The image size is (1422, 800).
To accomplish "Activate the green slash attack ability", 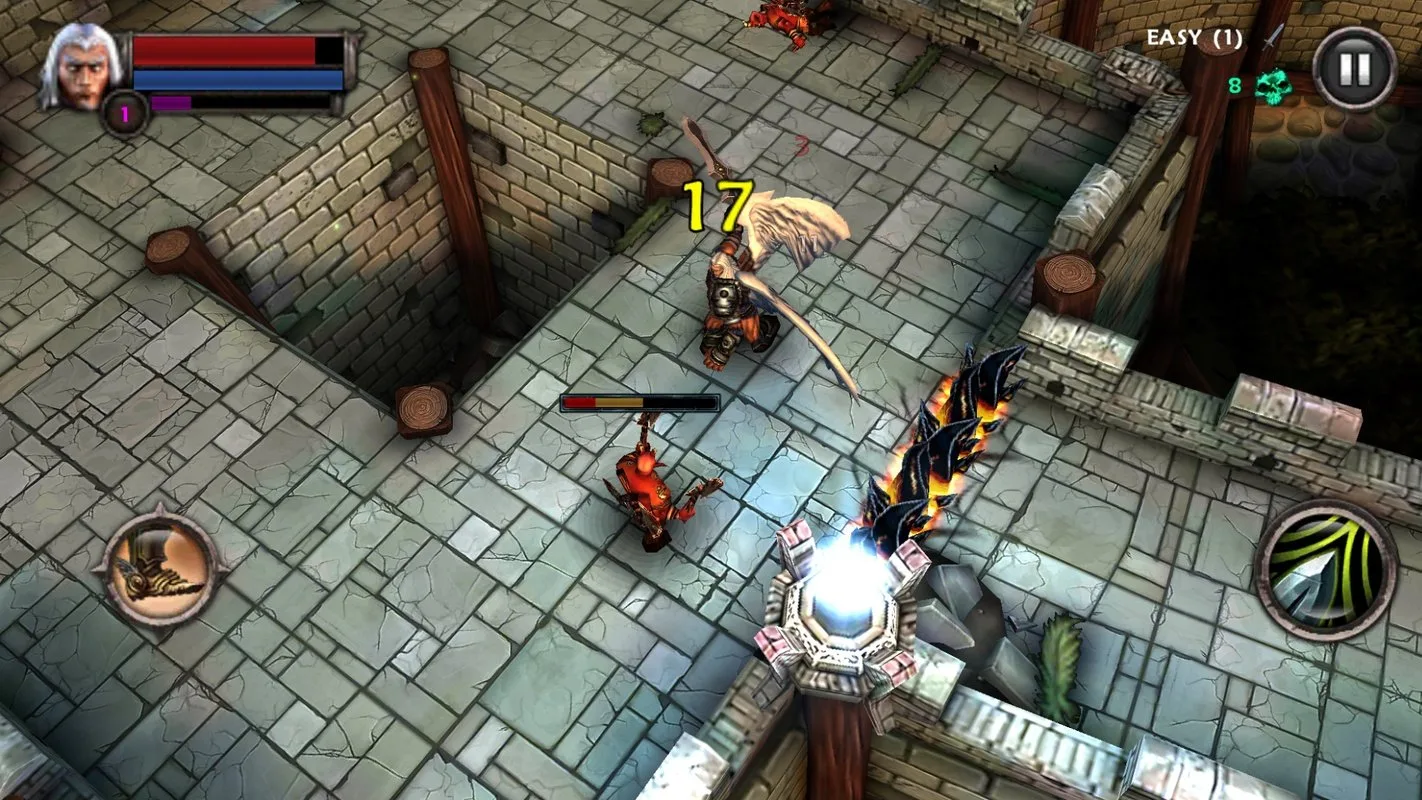I will (x=1325, y=571).
